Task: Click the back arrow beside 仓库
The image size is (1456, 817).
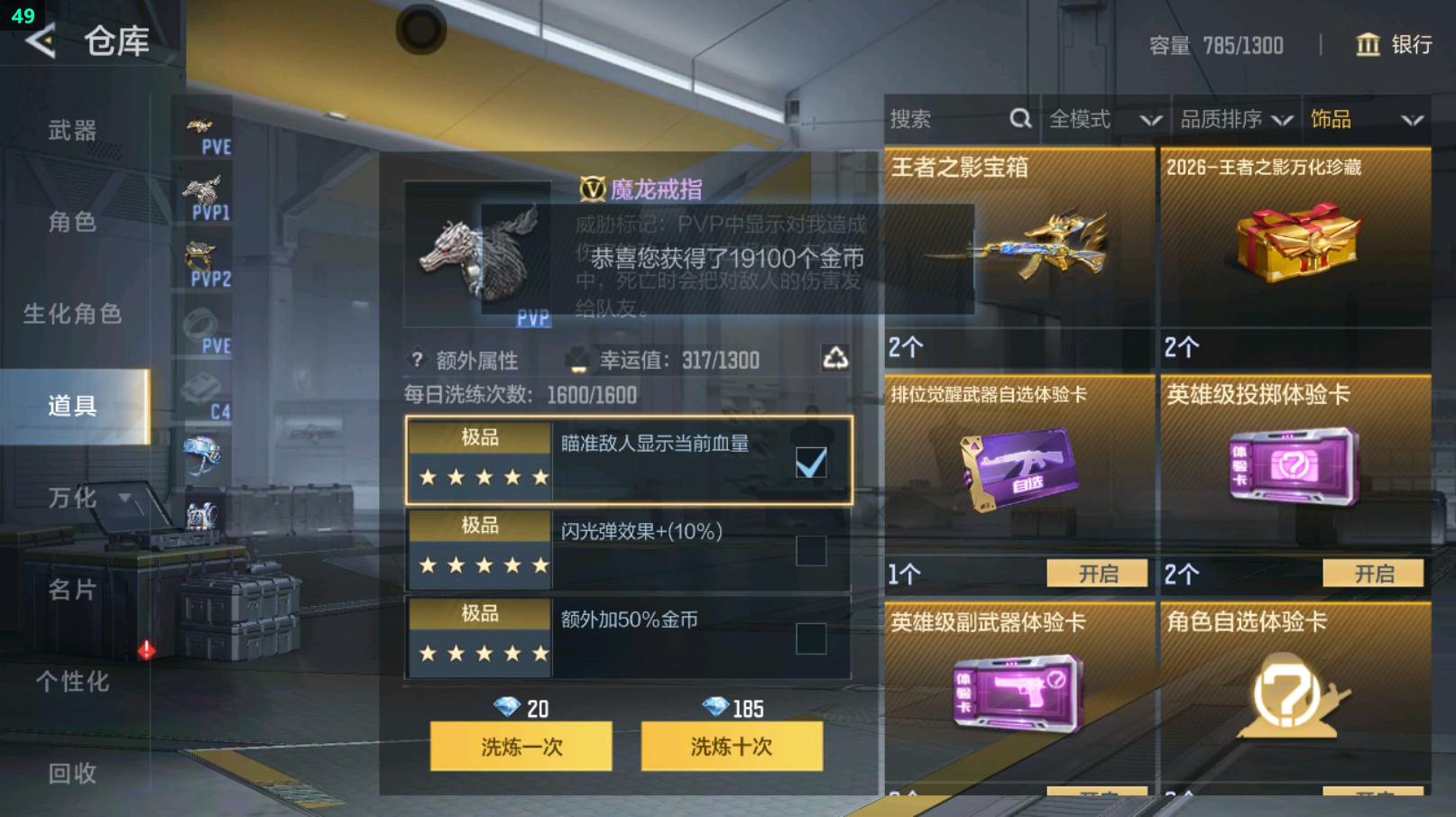Action: (x=40, y=41)
